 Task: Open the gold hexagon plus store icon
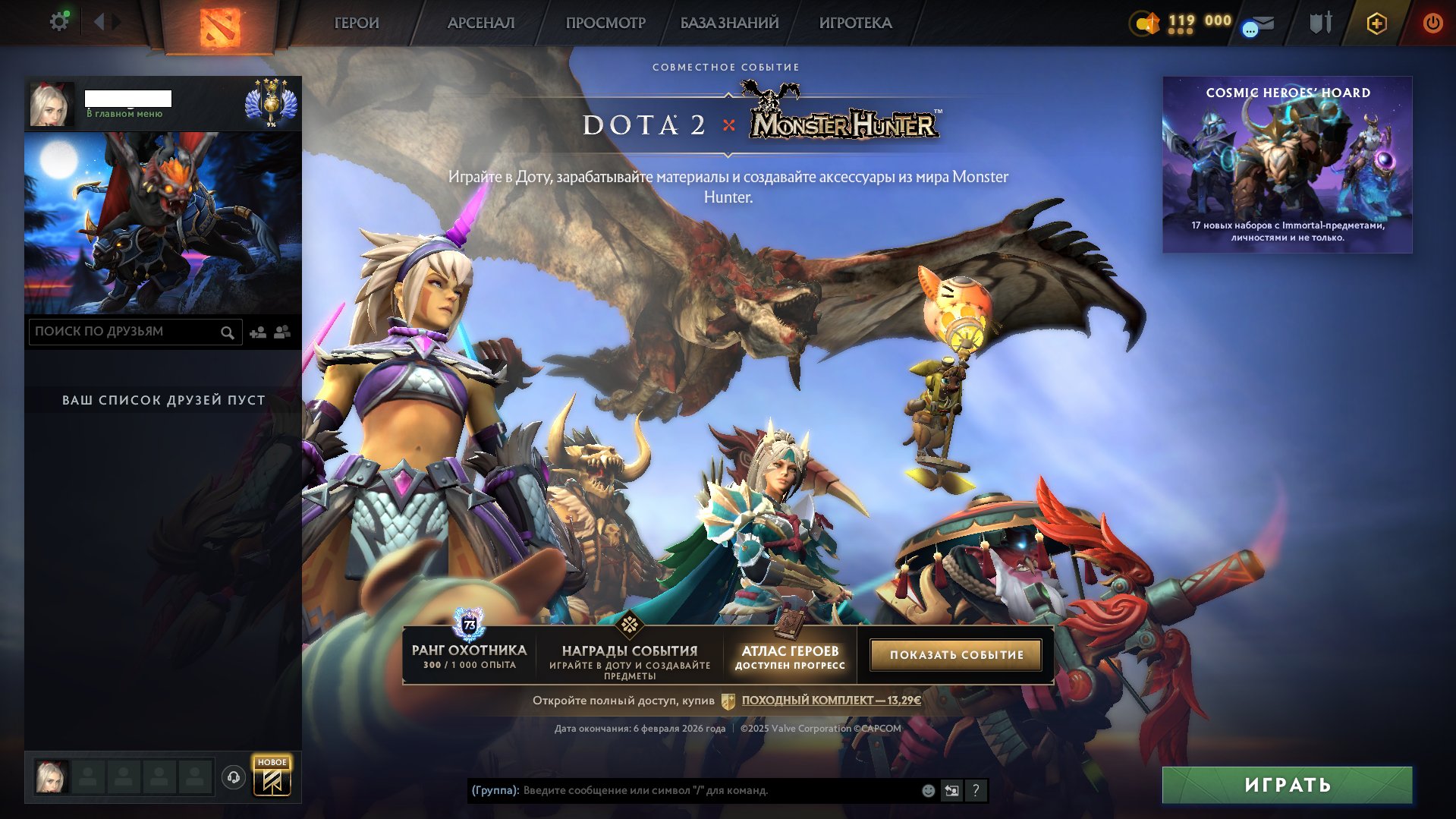1377,23
